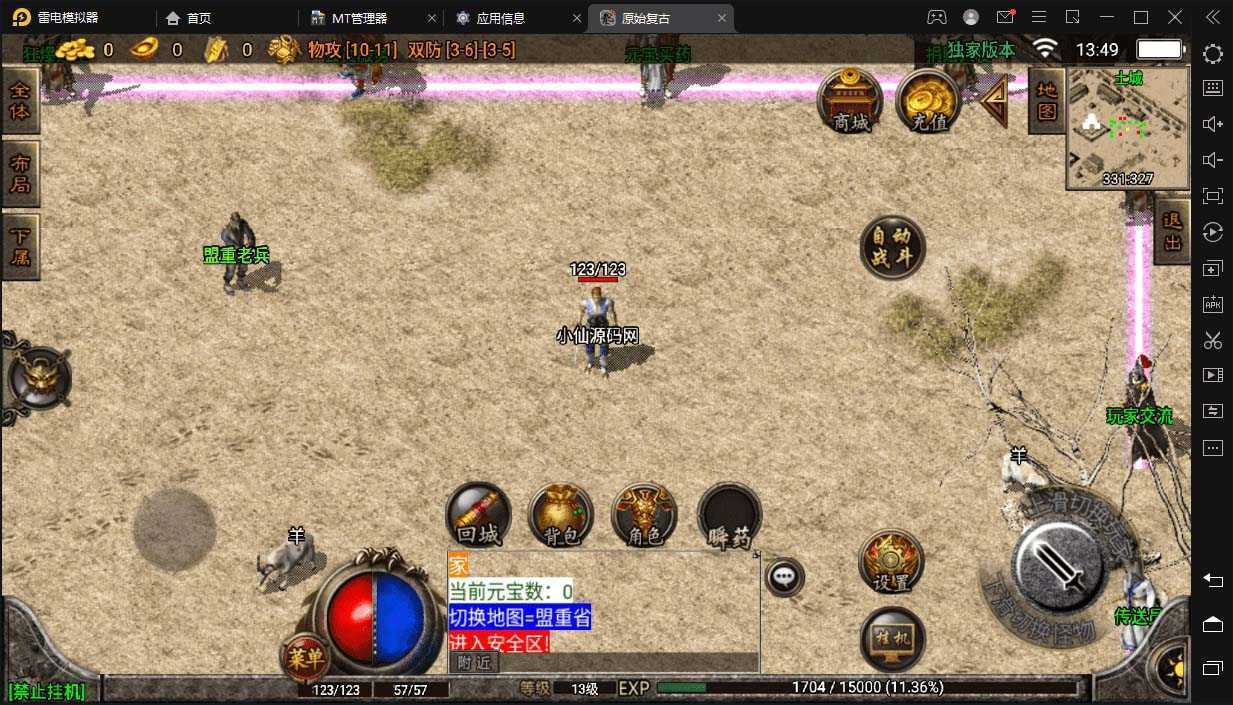Image resolution: width=1233 pixels, height=705 pixels.
Task: Open the minimap of 土城
Action: pyautogui.click(x=1127, y=128)
